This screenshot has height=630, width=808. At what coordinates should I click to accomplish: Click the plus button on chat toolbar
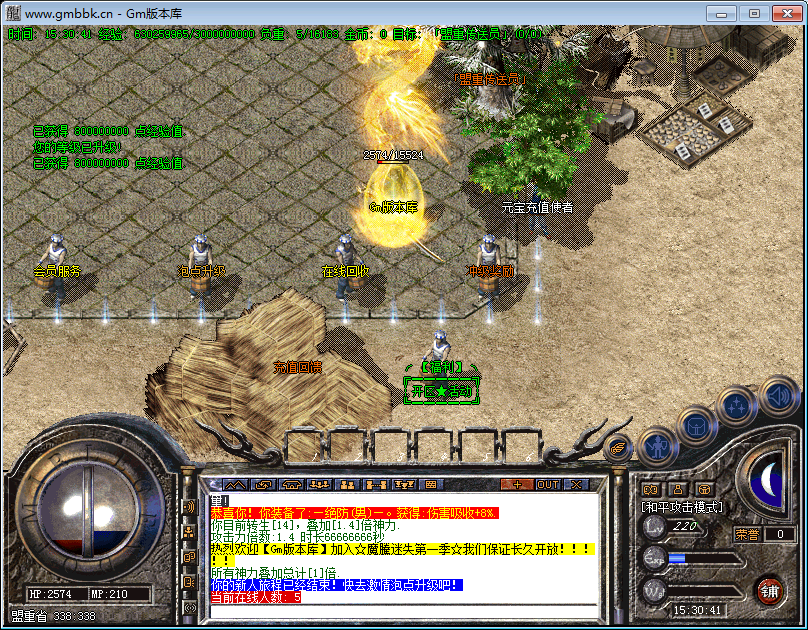[x=518, y=484]
